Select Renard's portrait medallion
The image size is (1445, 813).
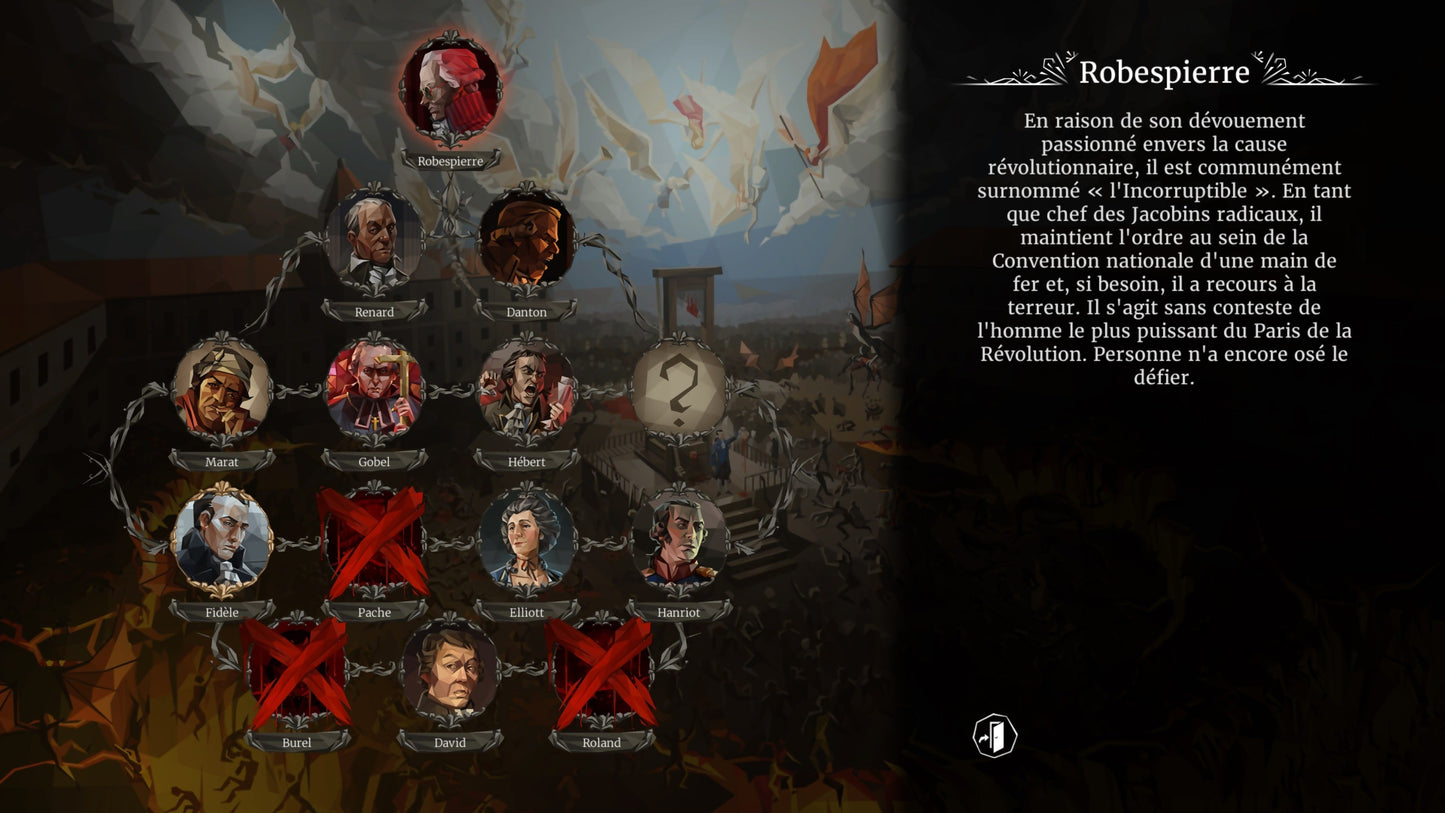coord(375,242)
